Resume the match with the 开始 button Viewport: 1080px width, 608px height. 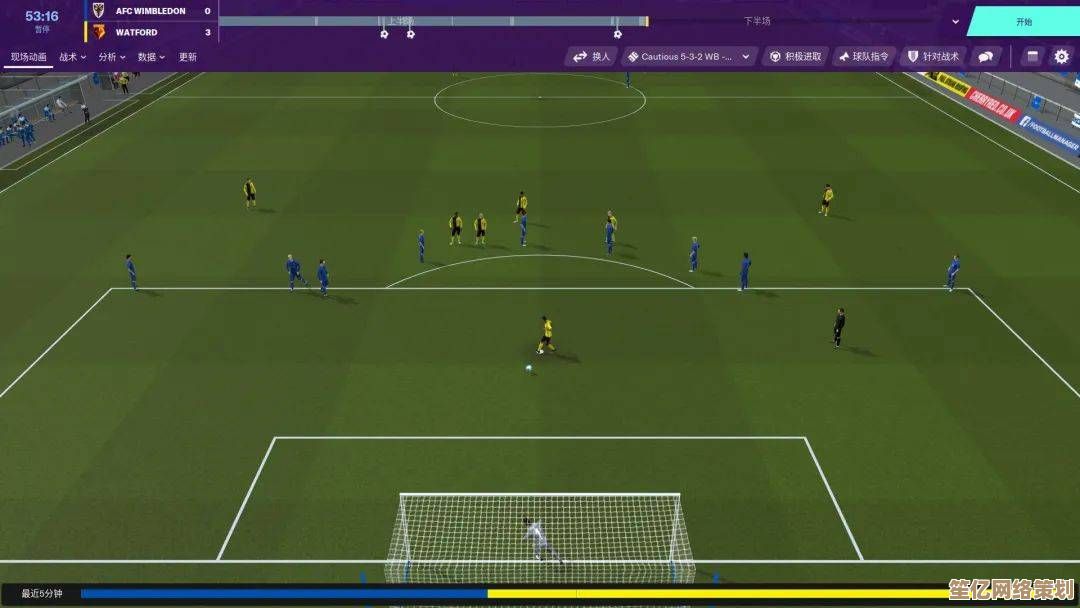pos(1023,21)
